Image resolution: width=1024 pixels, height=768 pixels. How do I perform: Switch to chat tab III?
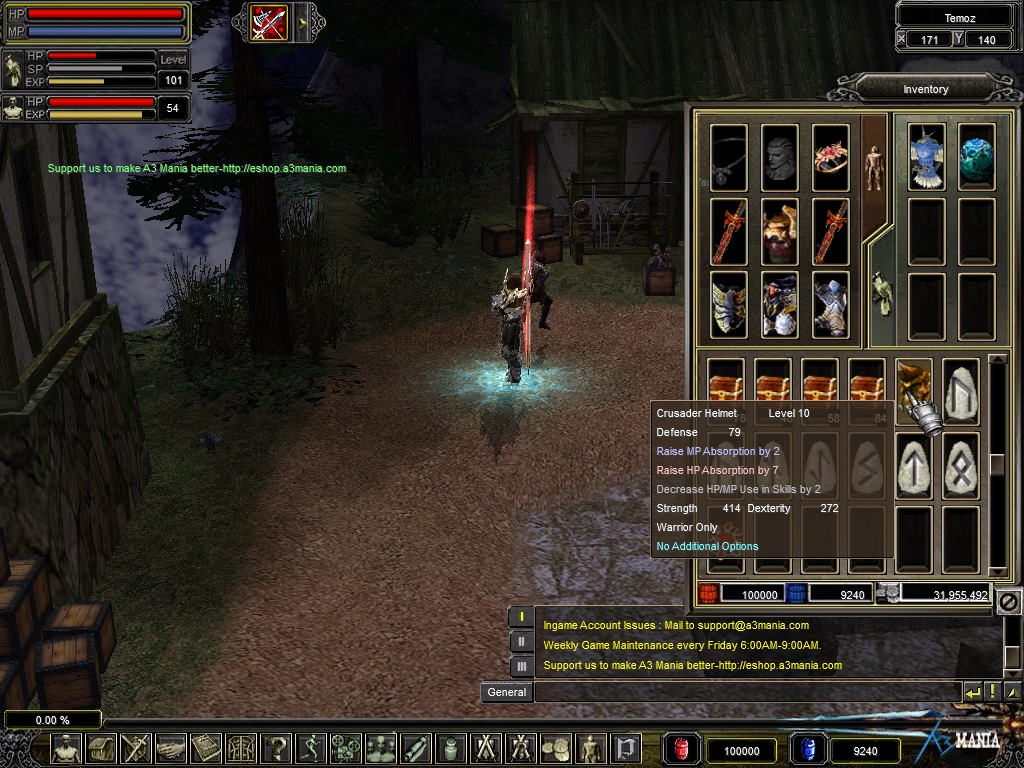pos(521,665)
